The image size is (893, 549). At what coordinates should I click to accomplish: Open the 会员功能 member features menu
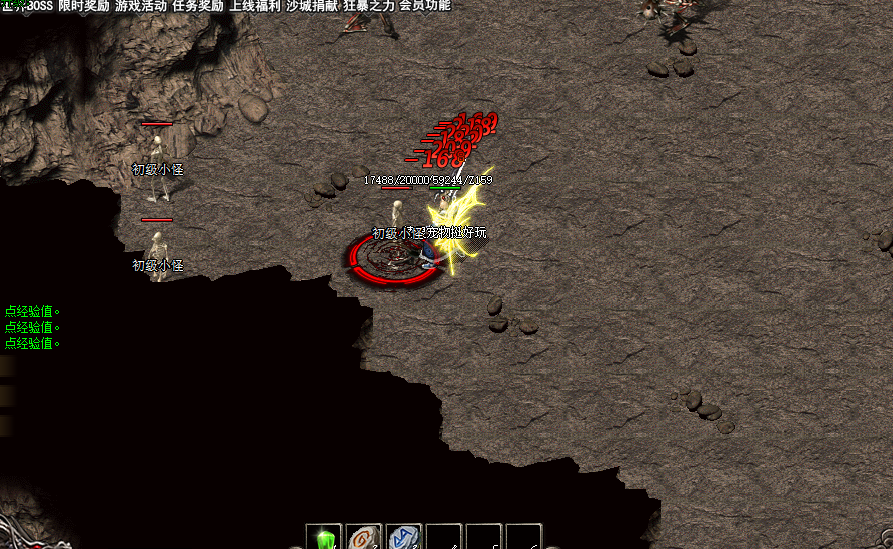[x=424, y=6]
